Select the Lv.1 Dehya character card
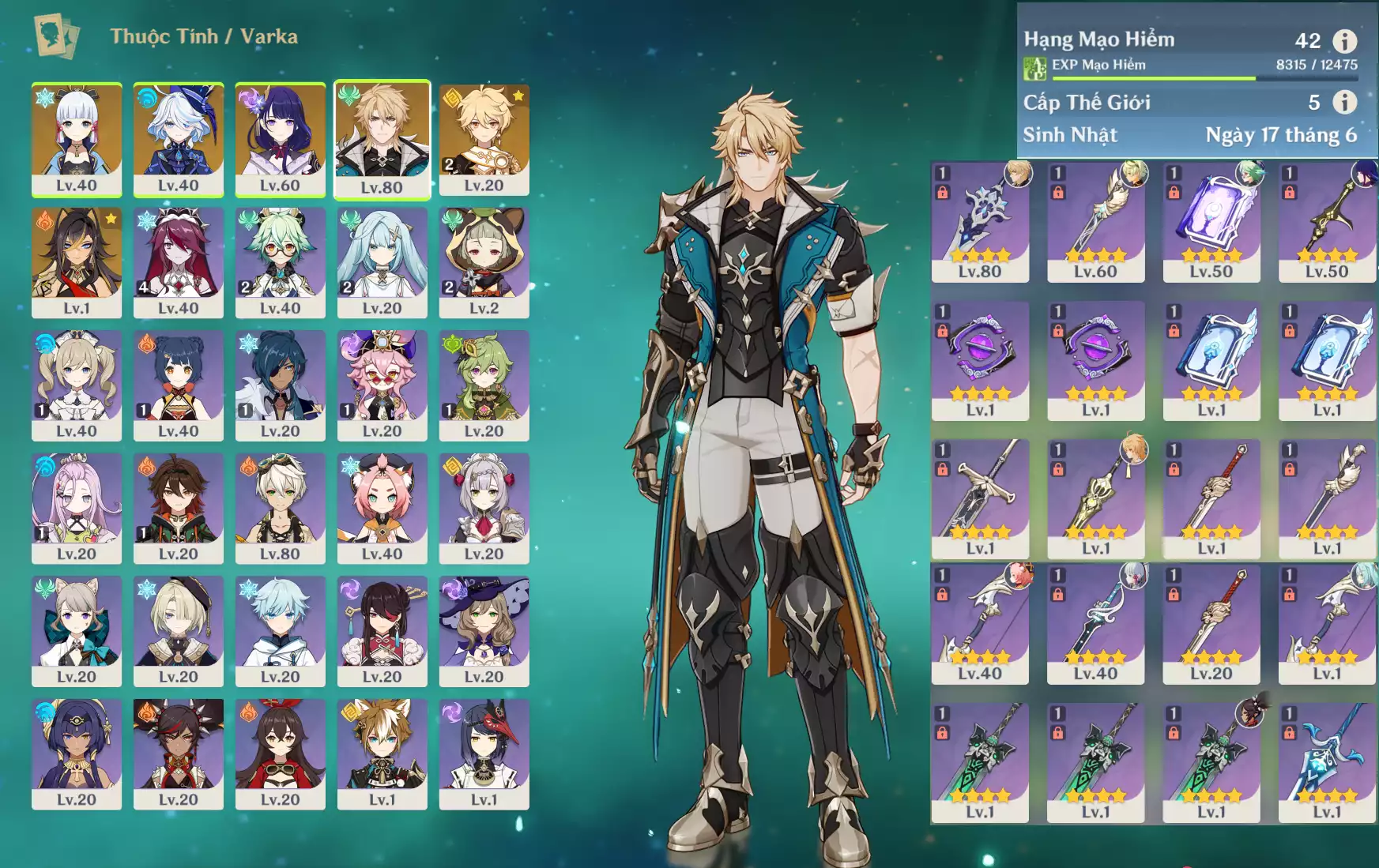This screenshot has width=1379, height=868. (77, 262)
